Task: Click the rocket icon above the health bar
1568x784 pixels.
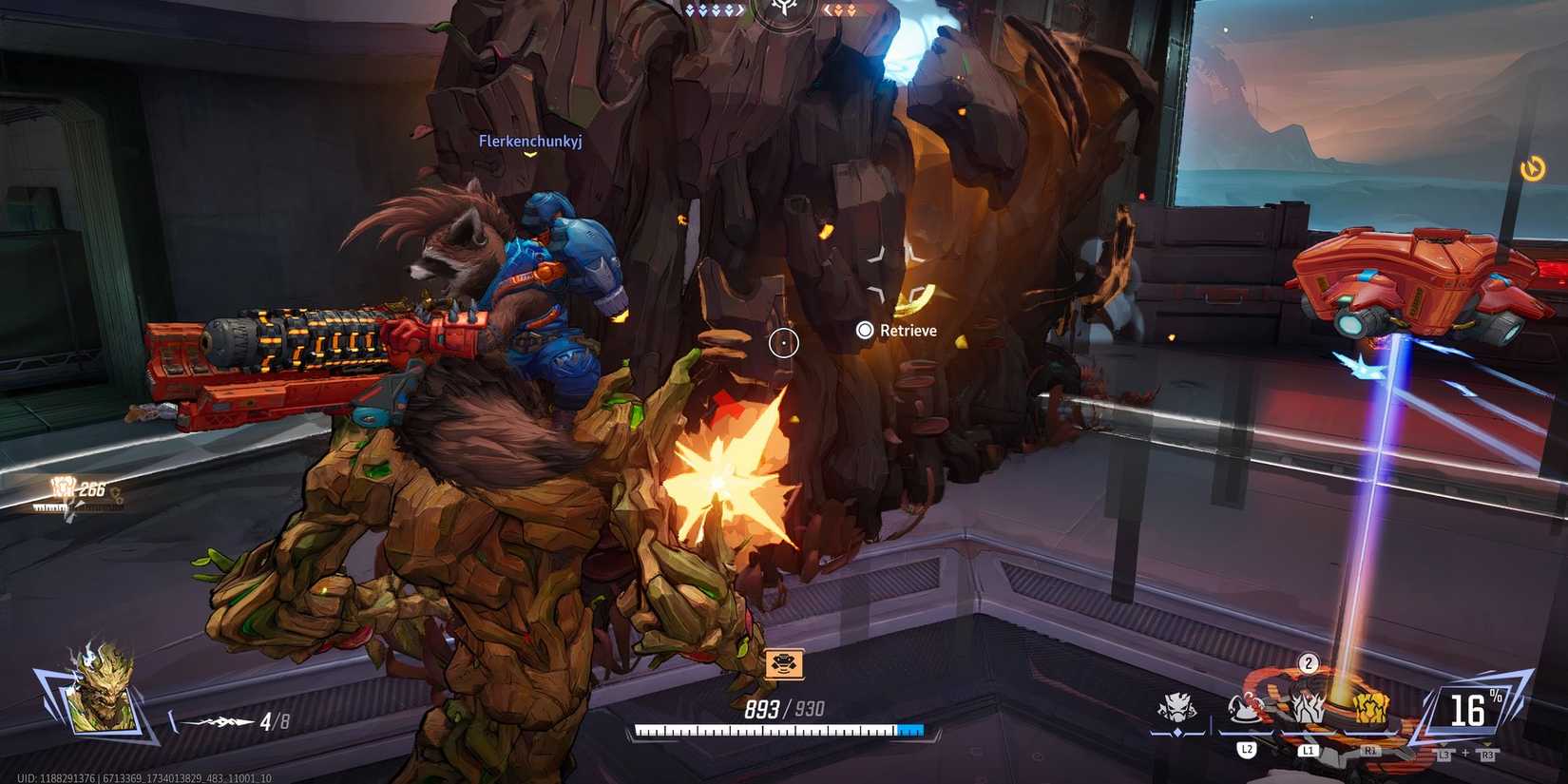Action: pyautogui.click(x=783, y=664)
